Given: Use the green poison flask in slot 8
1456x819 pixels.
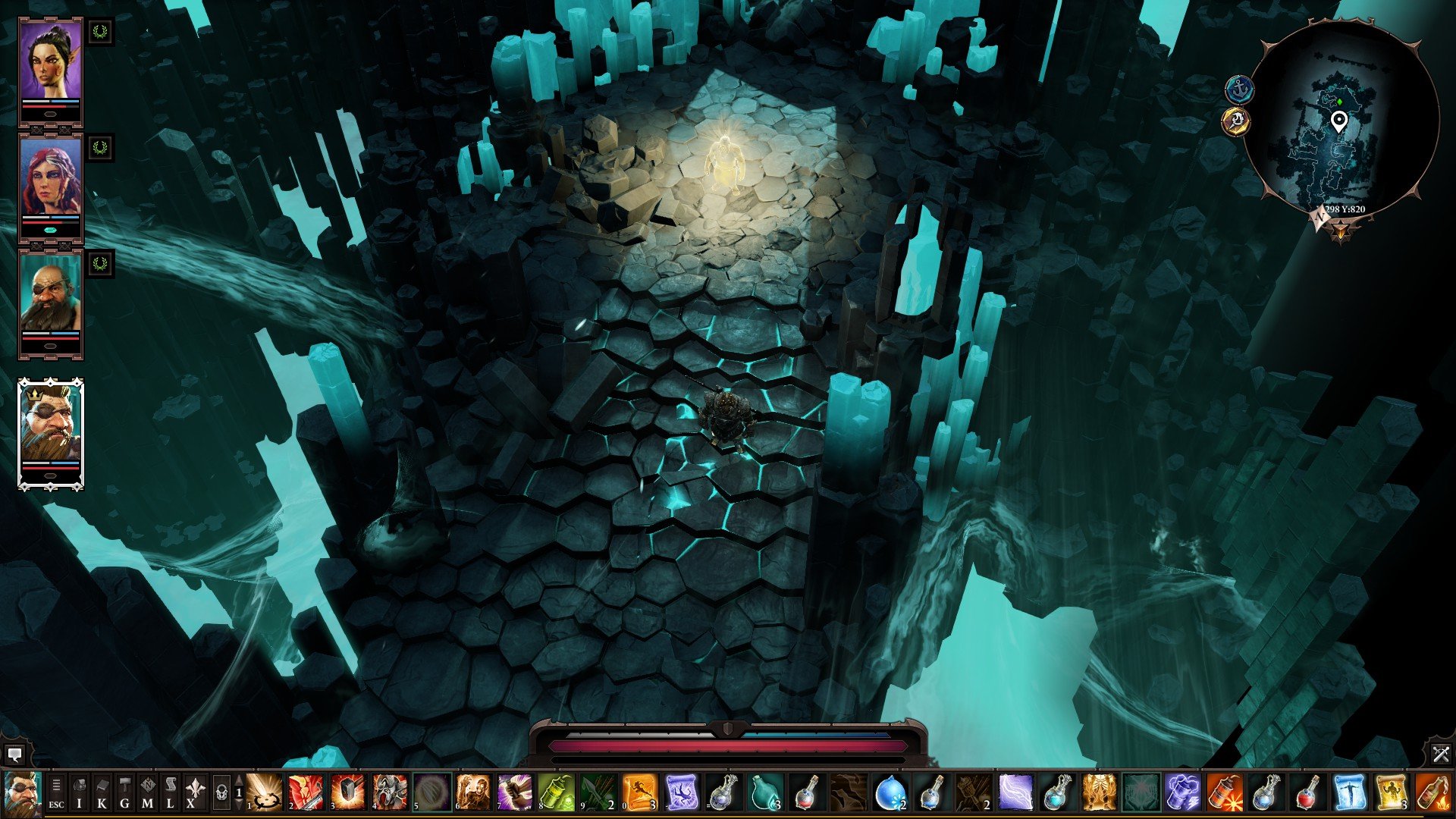Looking at the screenshot, I should coord(557,792).
